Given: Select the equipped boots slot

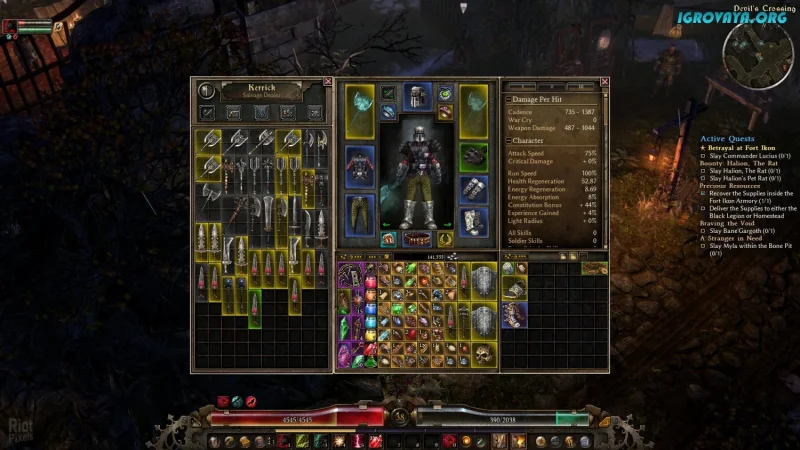Looking at the screenshot, I should coord(473,220).
